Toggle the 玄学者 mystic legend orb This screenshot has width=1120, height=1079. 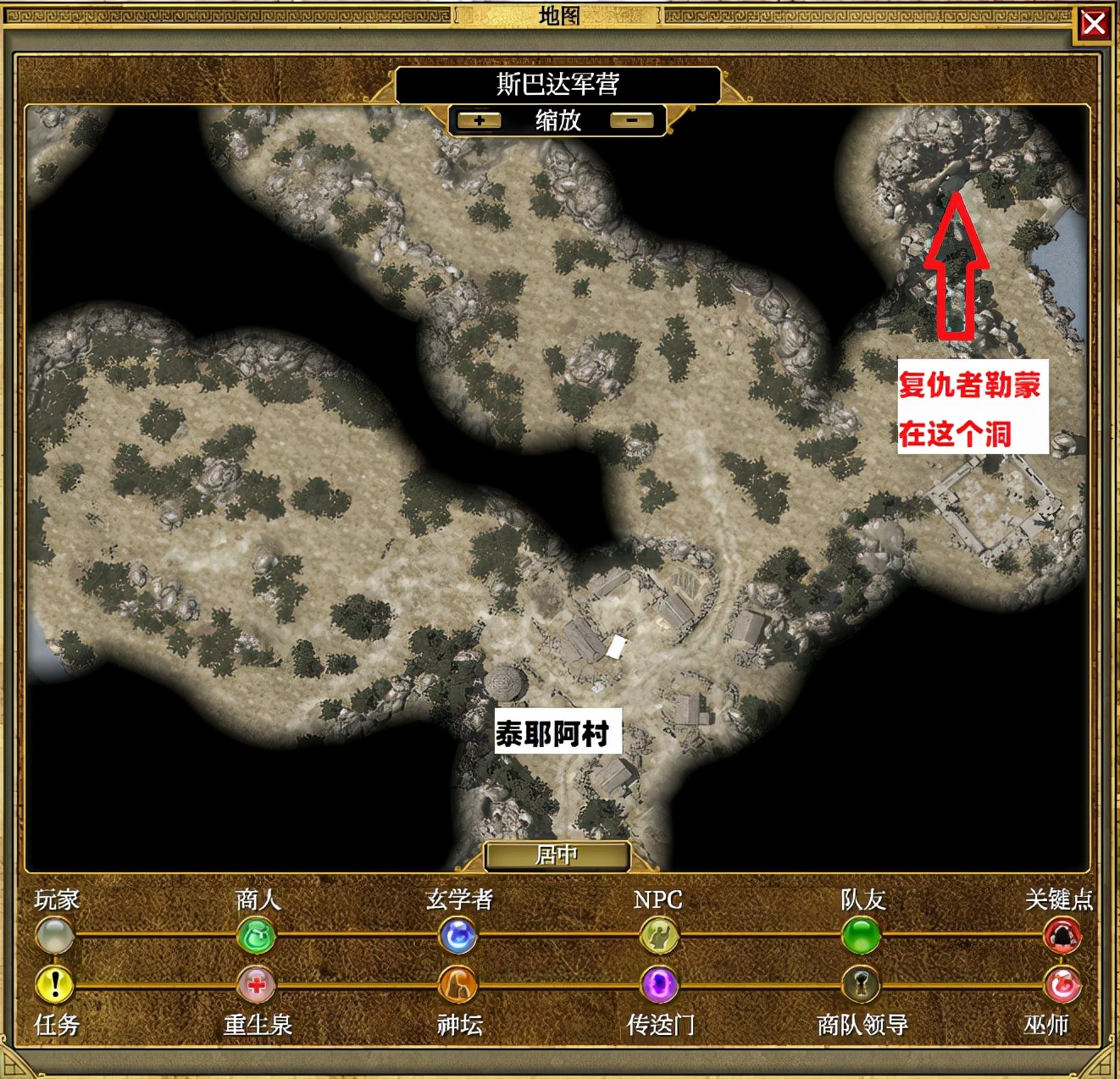click(458, 936)
